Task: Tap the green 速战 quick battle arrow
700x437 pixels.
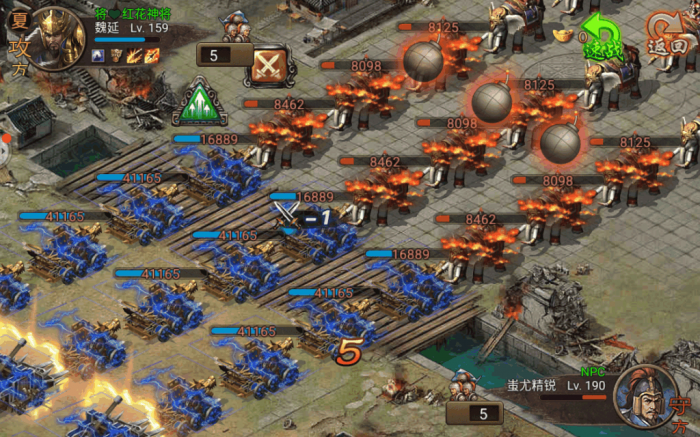Action: point(602,38)
